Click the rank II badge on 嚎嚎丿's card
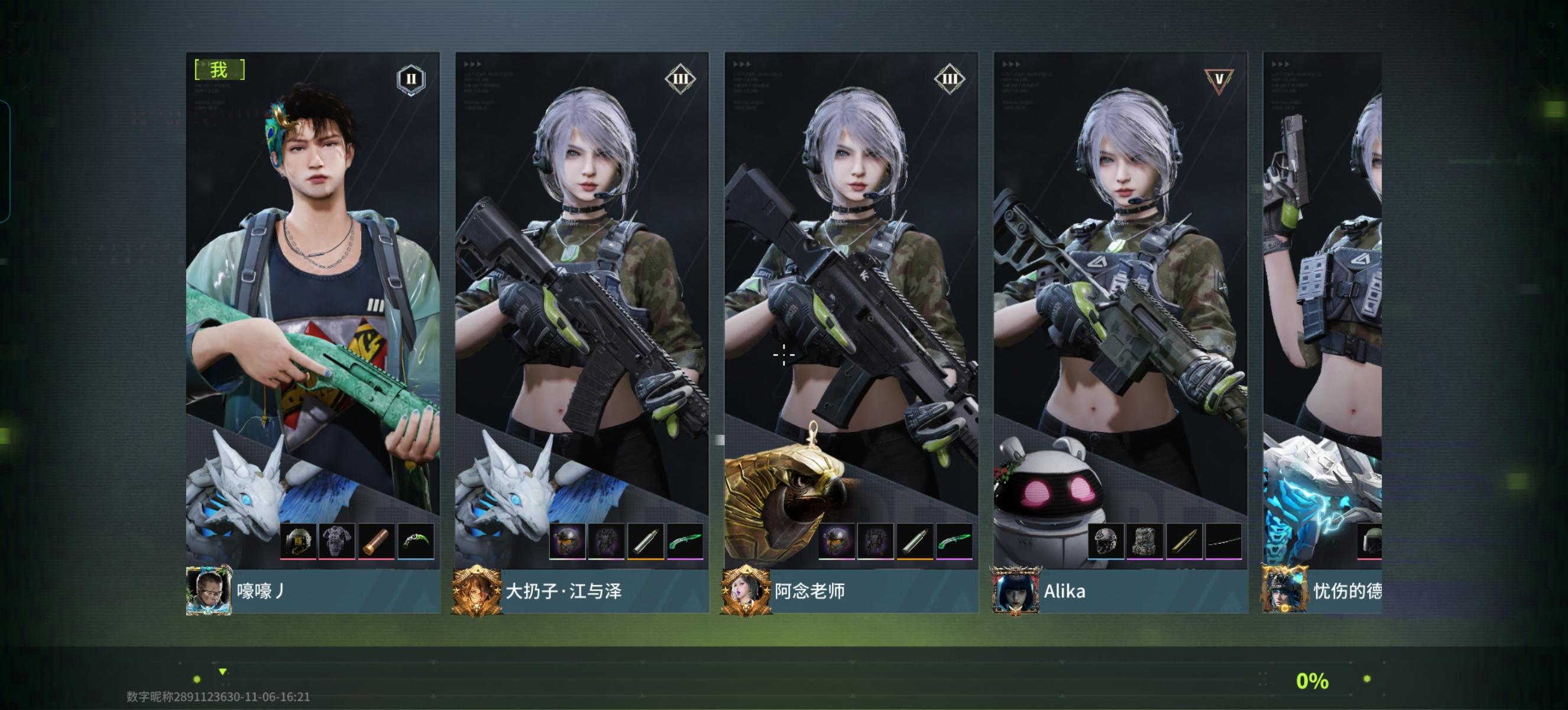This screenshot has width=1568, height=710. (410, 78)
